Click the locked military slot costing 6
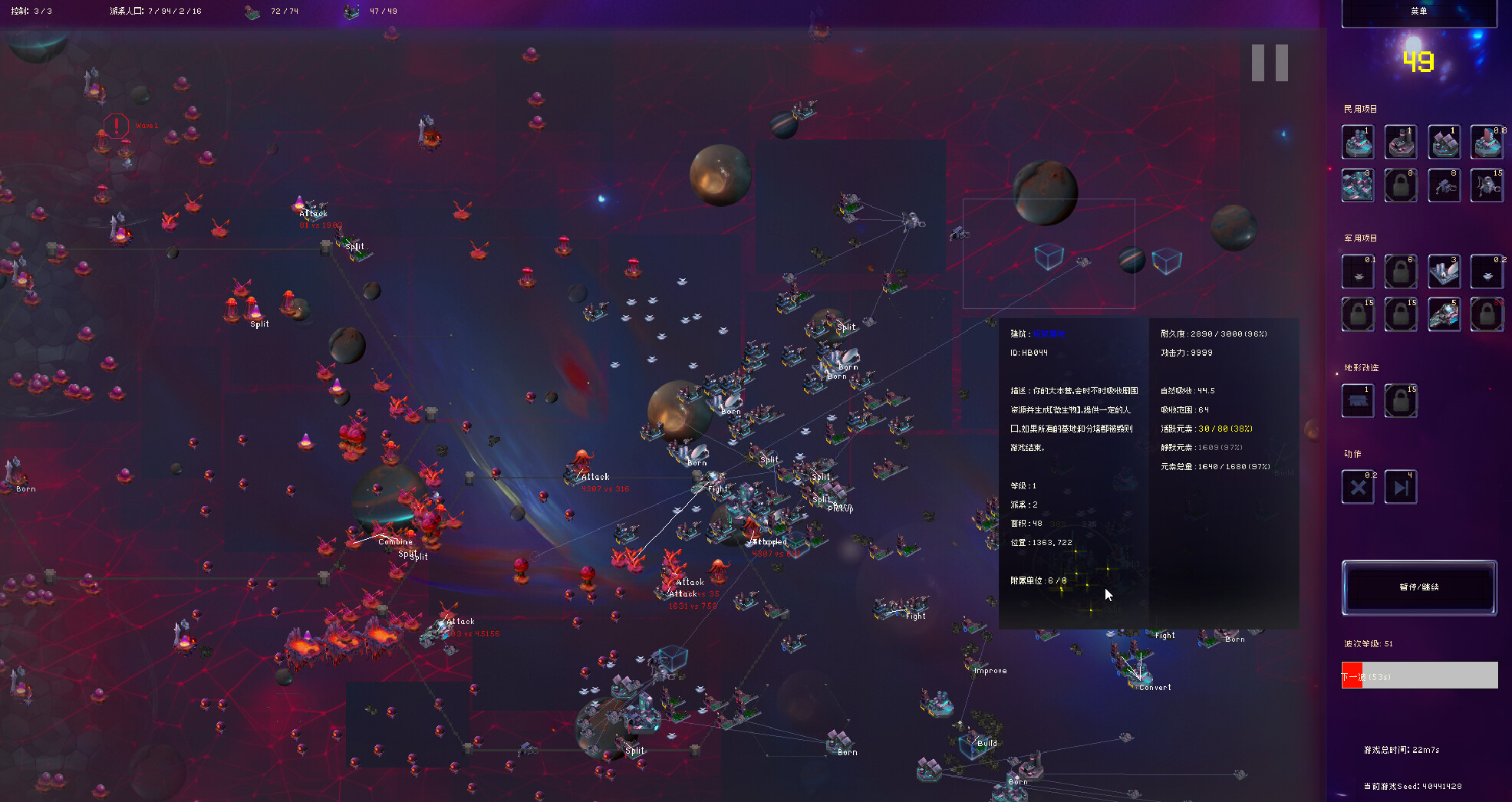Screen dimensions: 1512x802 point(1401,271)
